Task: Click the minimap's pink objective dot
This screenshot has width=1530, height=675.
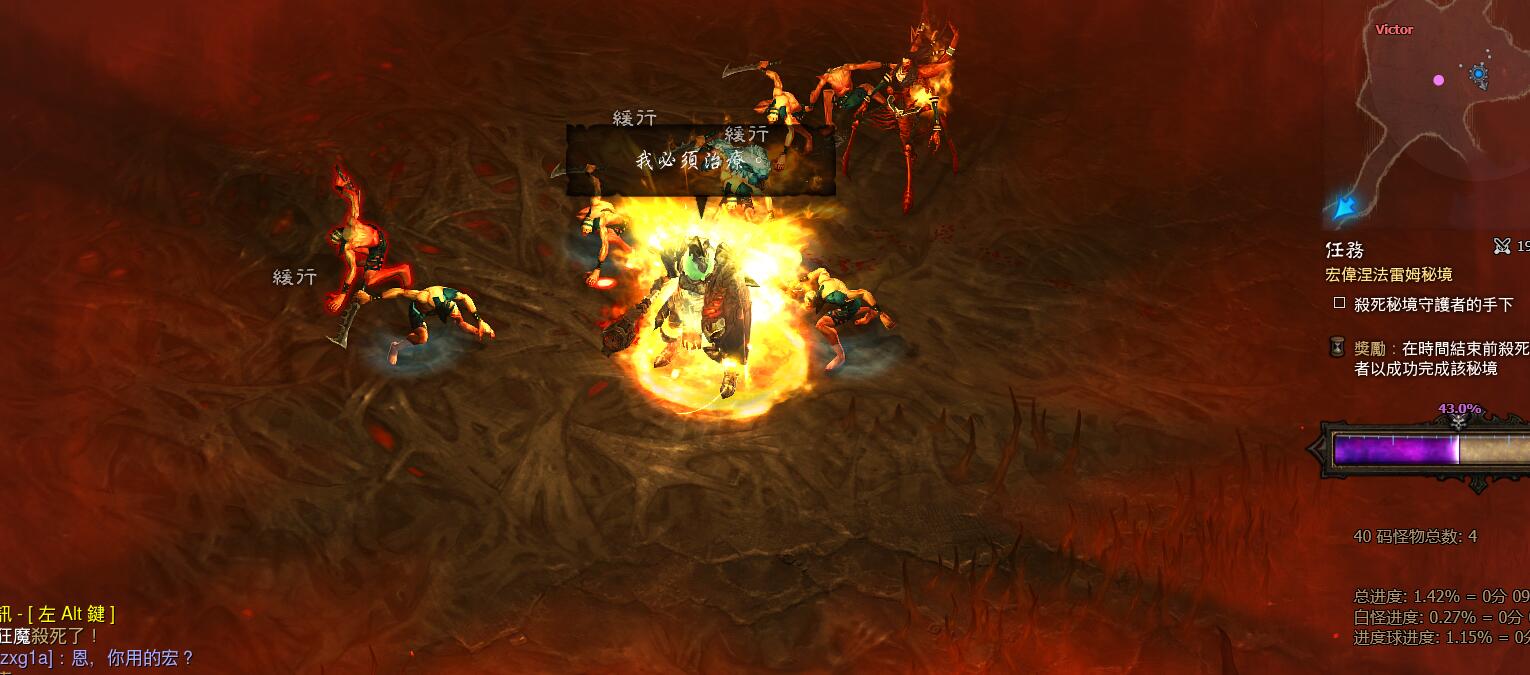Action: [x=1439, y=80]
